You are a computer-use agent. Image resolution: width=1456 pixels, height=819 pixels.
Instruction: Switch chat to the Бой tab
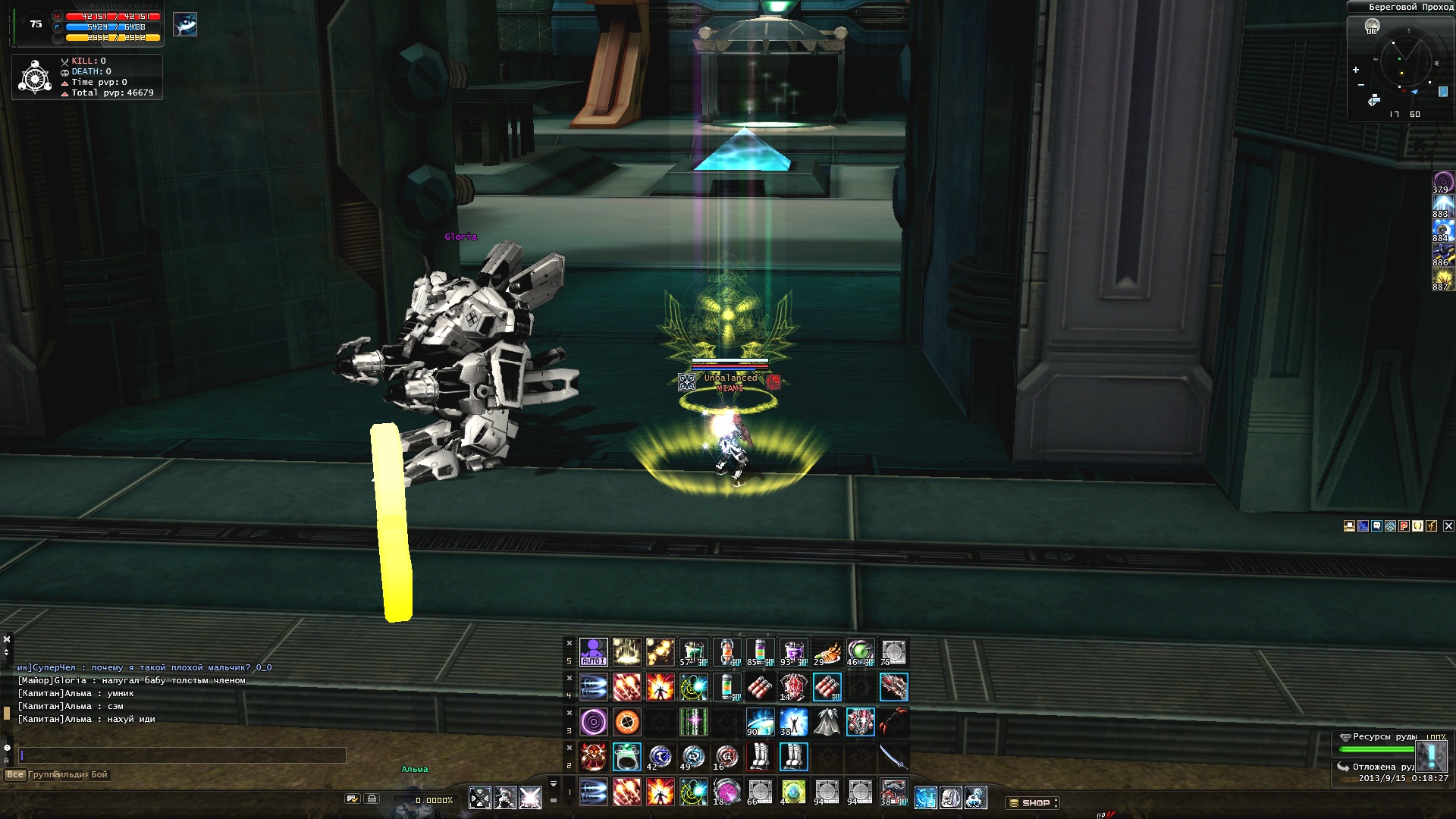(x=99, y=774)
